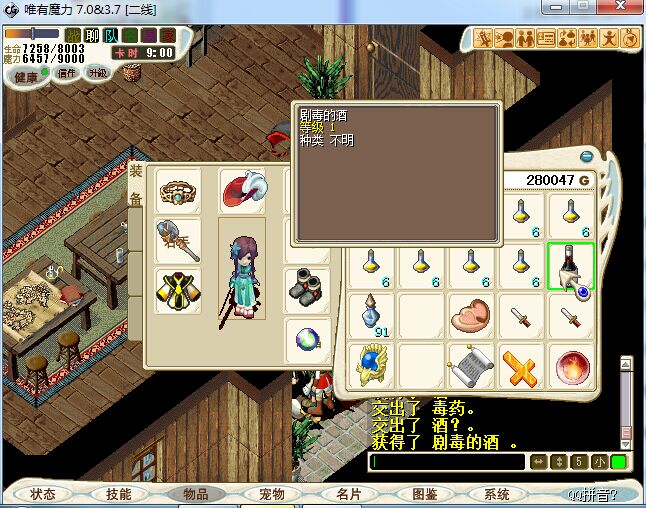The height and width of the screenshot is (508, 646).
Task: Click the raw meat inventory item
Action: click(469, 314)
